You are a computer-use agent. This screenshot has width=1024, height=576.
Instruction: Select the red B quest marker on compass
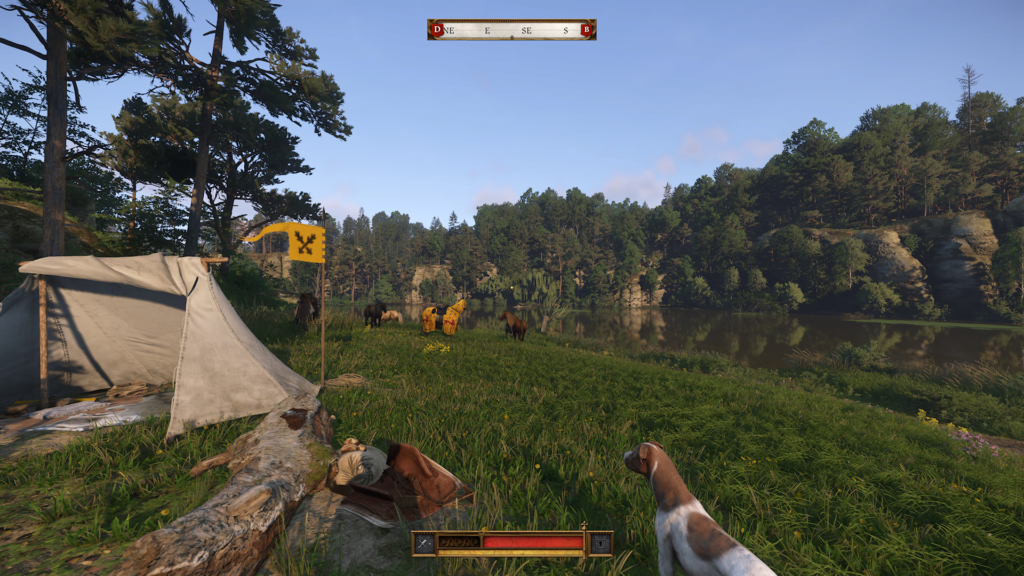click(x=586, y=30)
